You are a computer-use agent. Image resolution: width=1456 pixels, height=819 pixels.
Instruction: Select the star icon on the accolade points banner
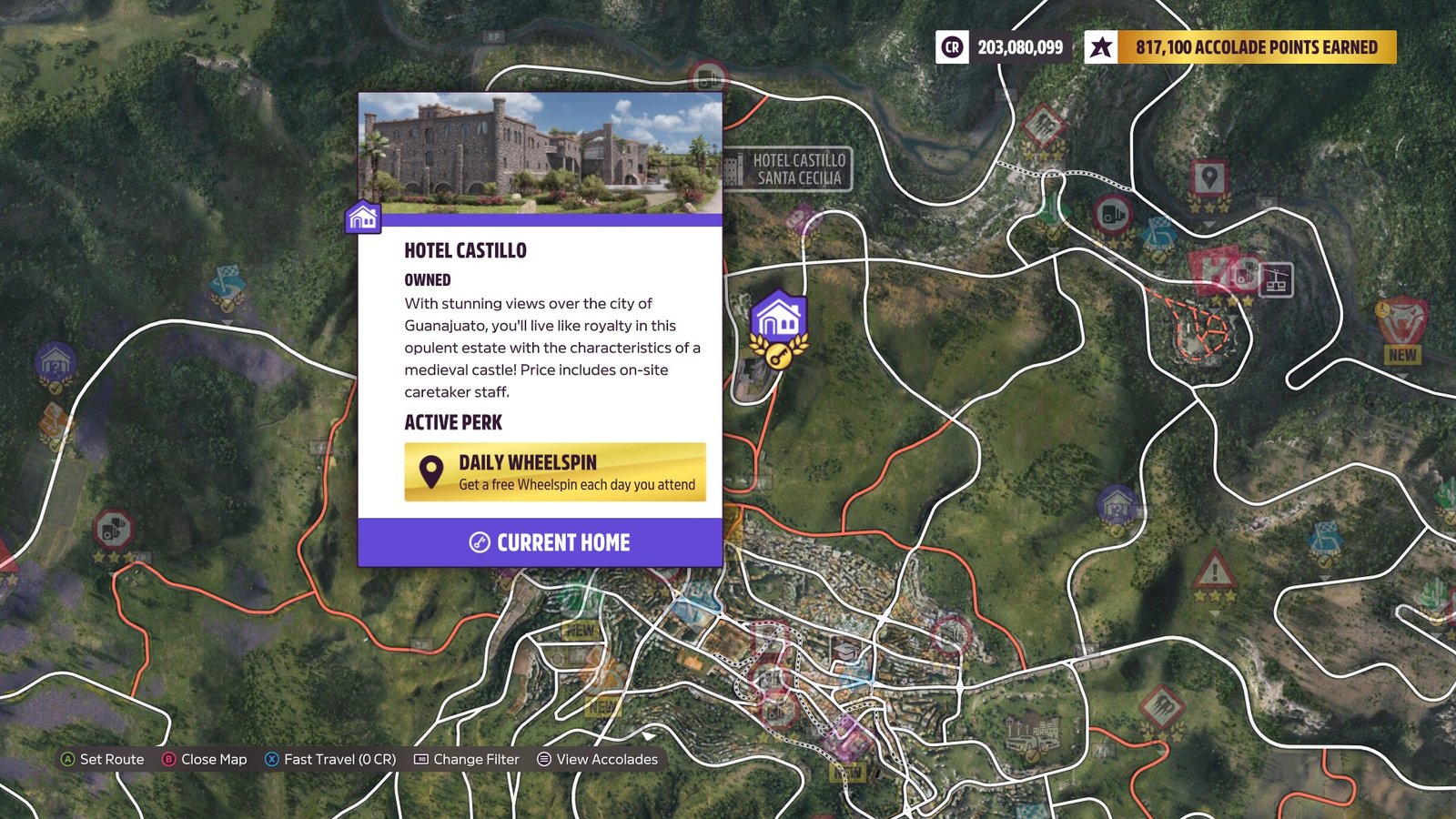coord(1100,47)
